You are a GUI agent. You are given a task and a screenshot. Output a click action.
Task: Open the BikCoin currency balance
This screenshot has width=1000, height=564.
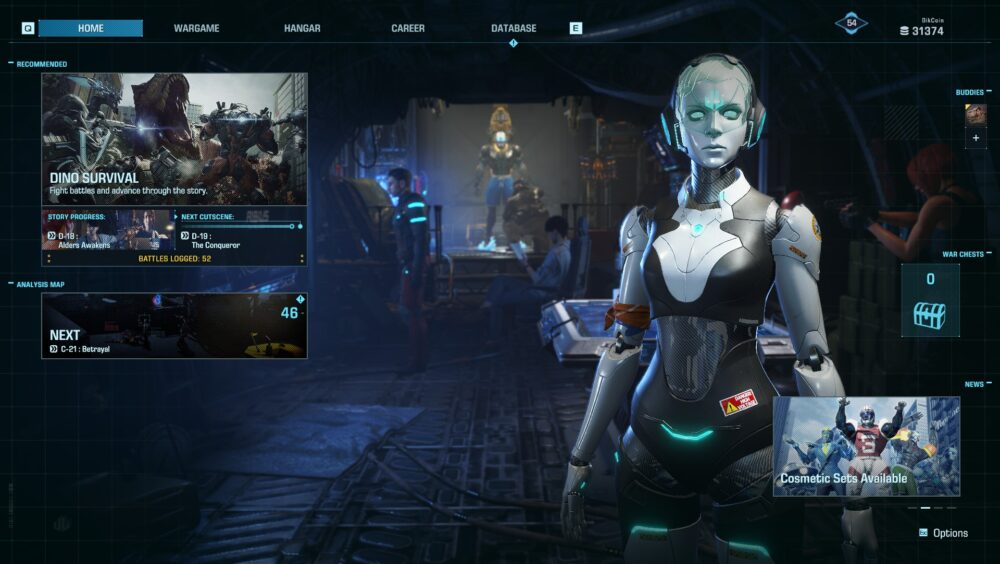921,29
